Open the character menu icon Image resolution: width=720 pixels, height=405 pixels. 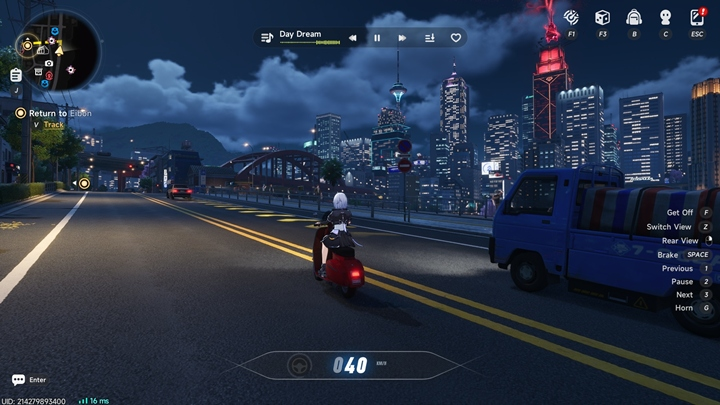665,17
